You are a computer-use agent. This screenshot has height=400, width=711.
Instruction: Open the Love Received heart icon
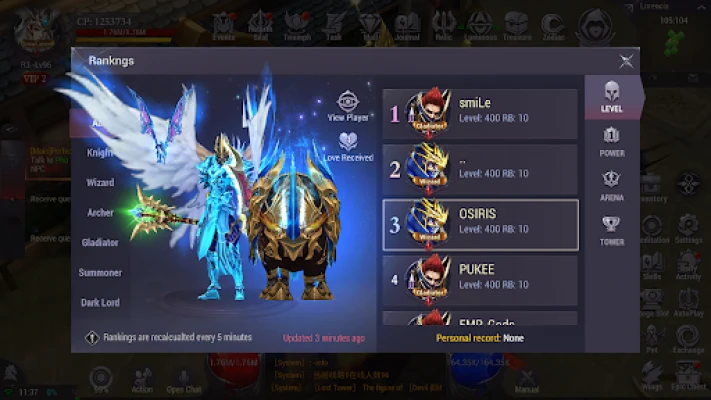(348, 147)
